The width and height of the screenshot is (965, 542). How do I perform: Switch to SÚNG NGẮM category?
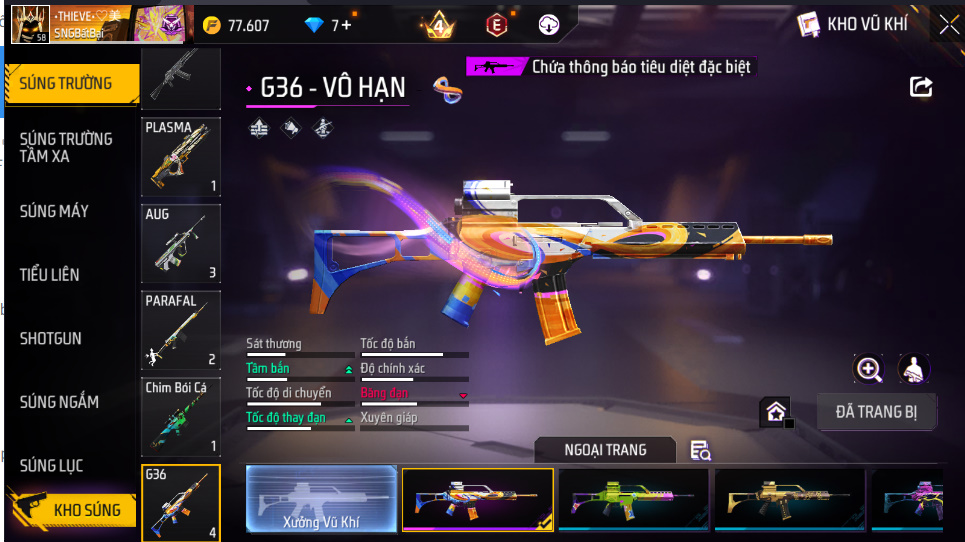[x=60, y=402]
